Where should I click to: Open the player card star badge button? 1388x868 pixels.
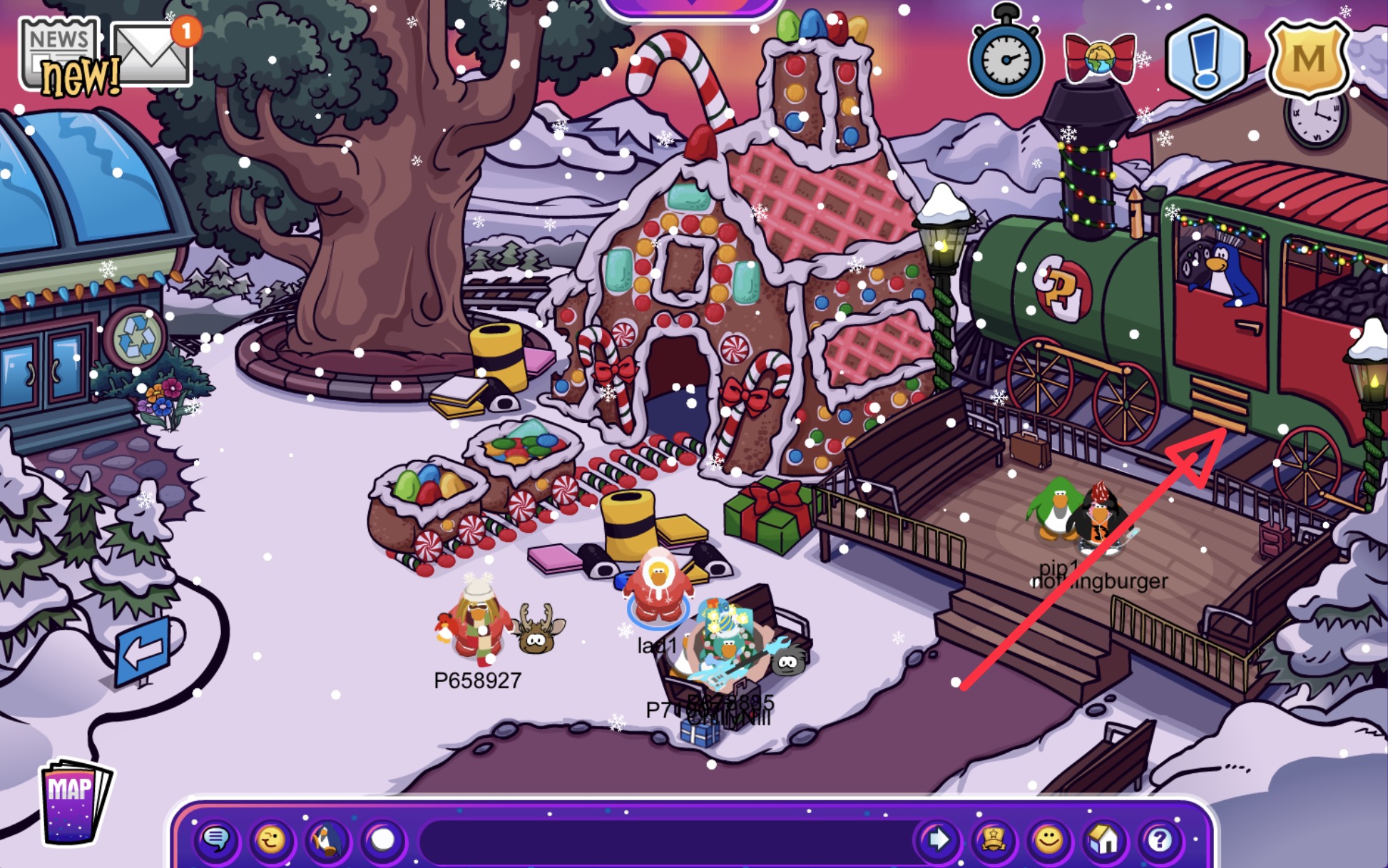click(x=993, y=840)
